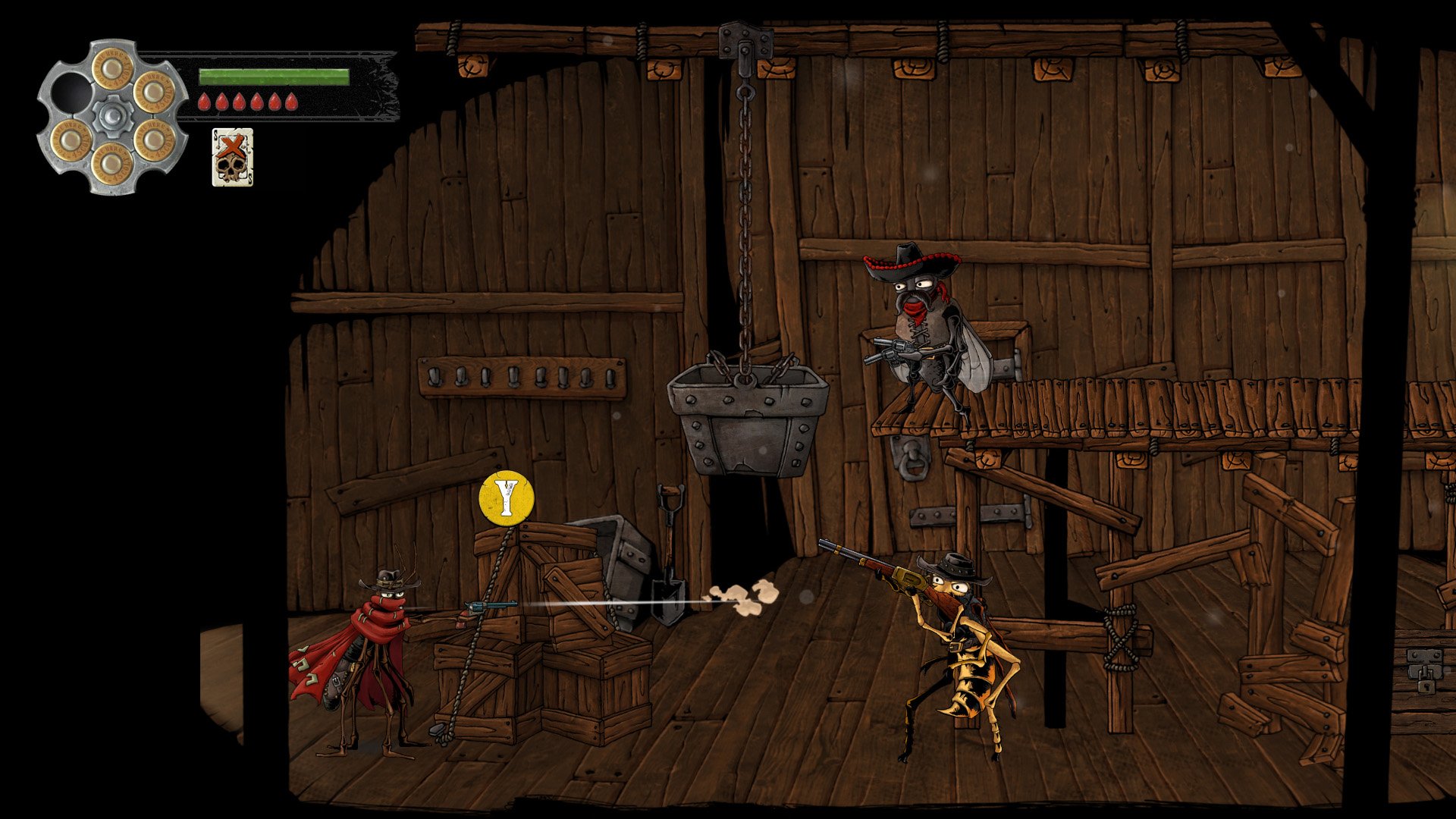The height and width of the screenshot is (819, 1456).
Task: Select the revolver cylinder ammo indicator
Action: 114,114
